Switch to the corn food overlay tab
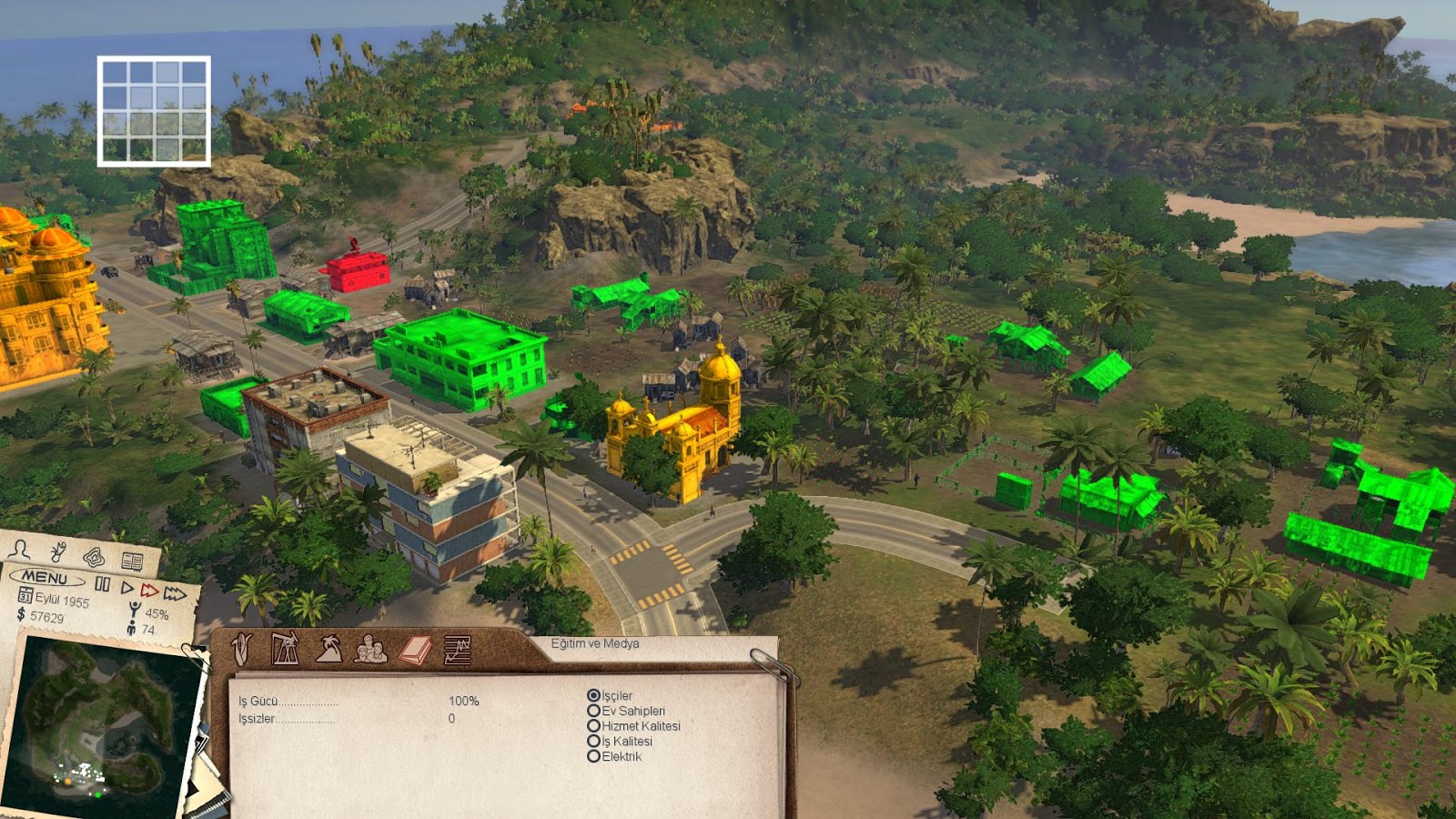Viewport: 1456px width, 819px height. (241, 649)
